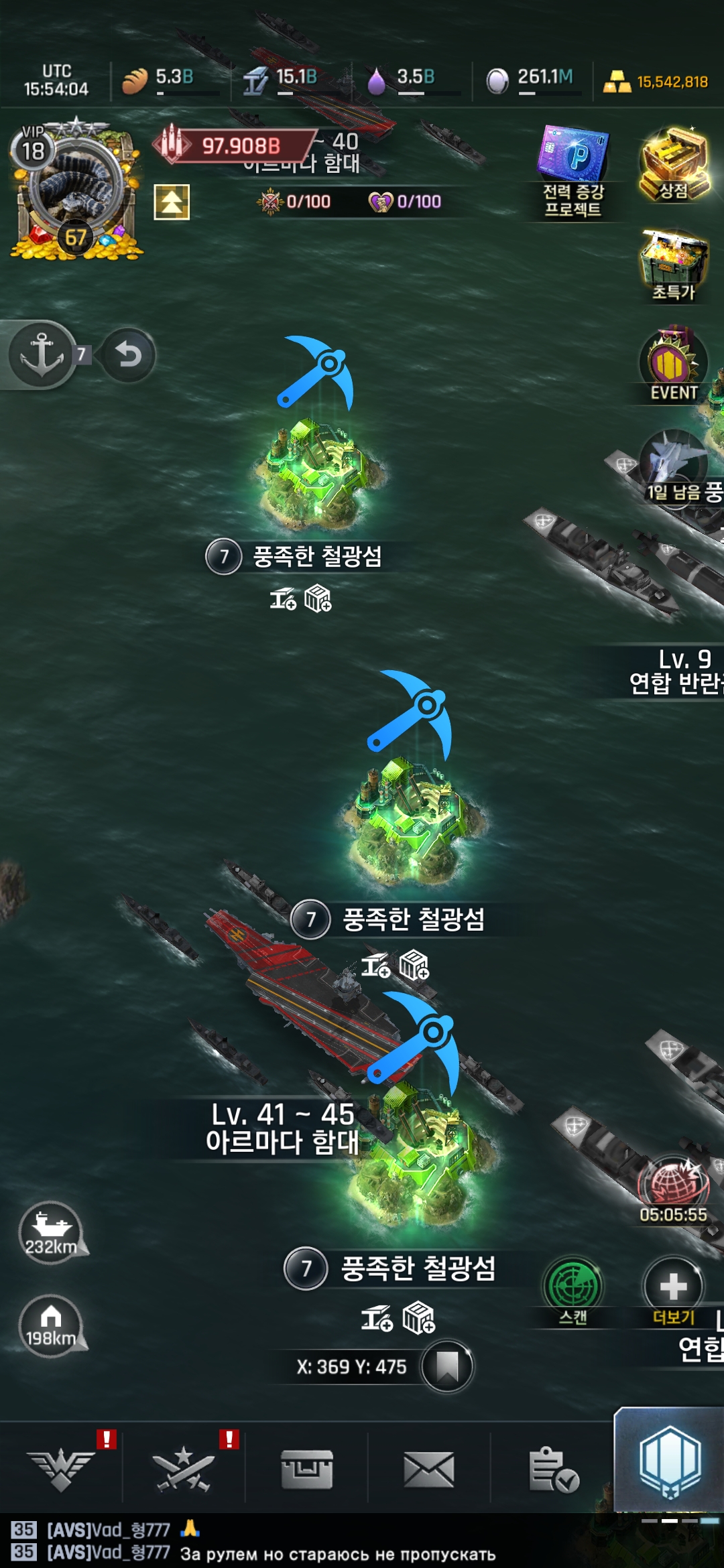Open the 전력 증강 프로젝트 card
Image resolution: width=724 pixels, height=1568 pixels.
[574, 171]
